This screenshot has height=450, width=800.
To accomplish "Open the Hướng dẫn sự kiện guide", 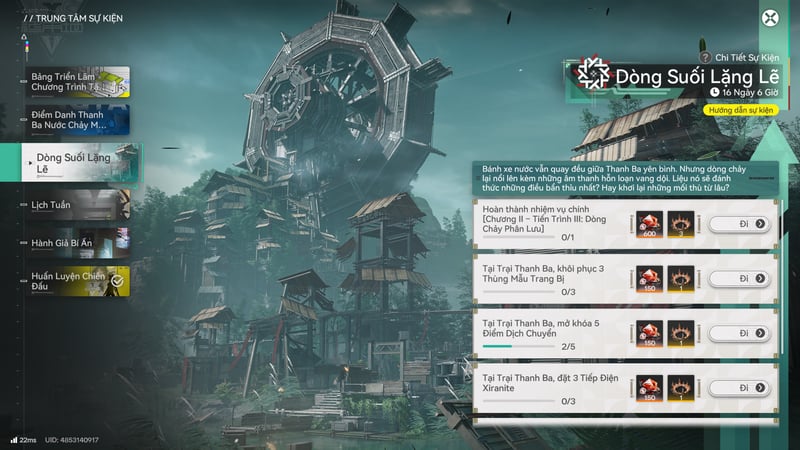I will click(741, 109).
